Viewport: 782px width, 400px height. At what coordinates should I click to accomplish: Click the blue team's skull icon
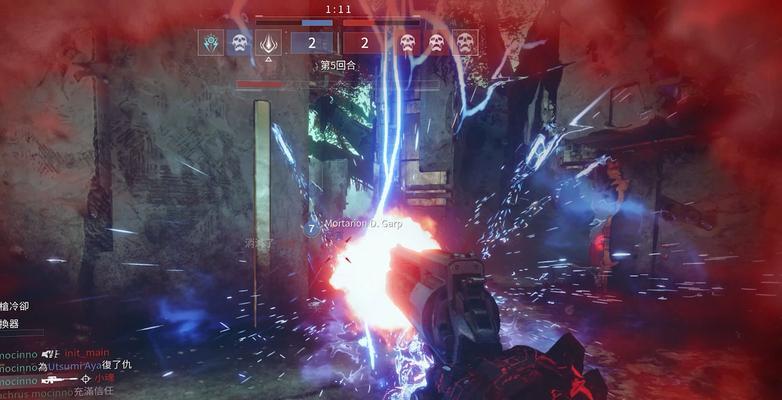(239, 42)
